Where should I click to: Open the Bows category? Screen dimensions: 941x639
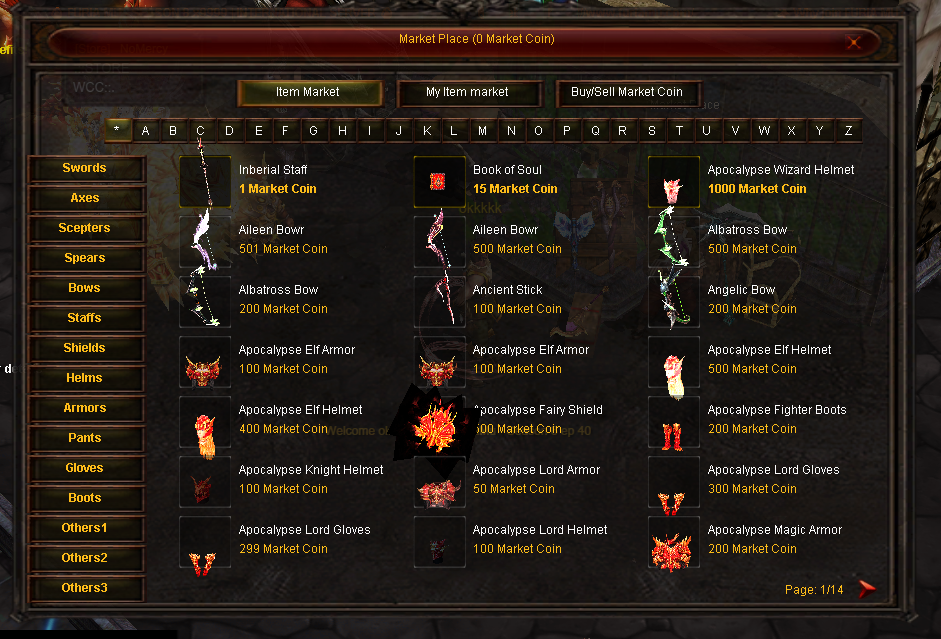pyautogui.click(x=85, y=288)
